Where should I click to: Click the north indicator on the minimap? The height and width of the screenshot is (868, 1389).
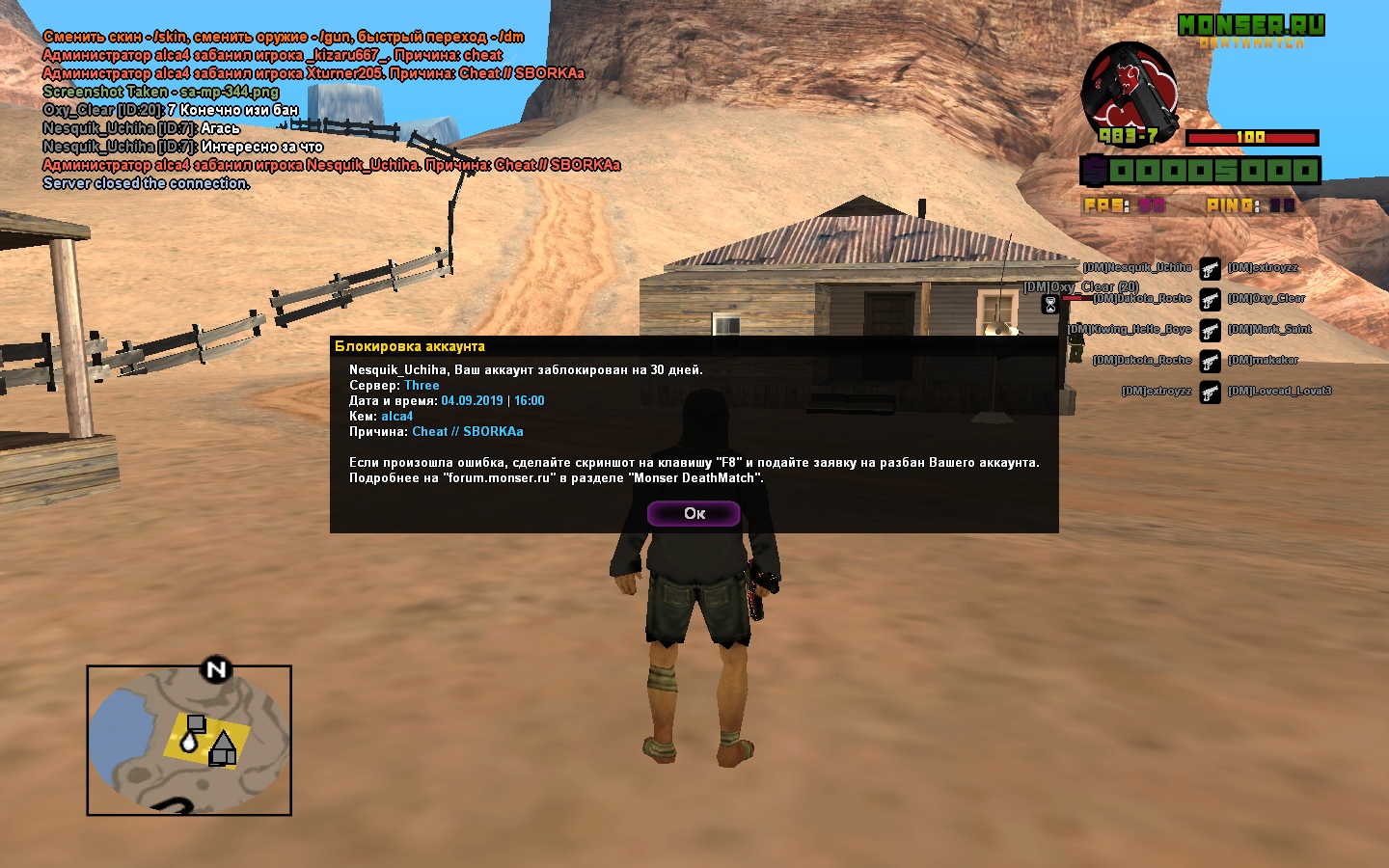coord(216,669)
